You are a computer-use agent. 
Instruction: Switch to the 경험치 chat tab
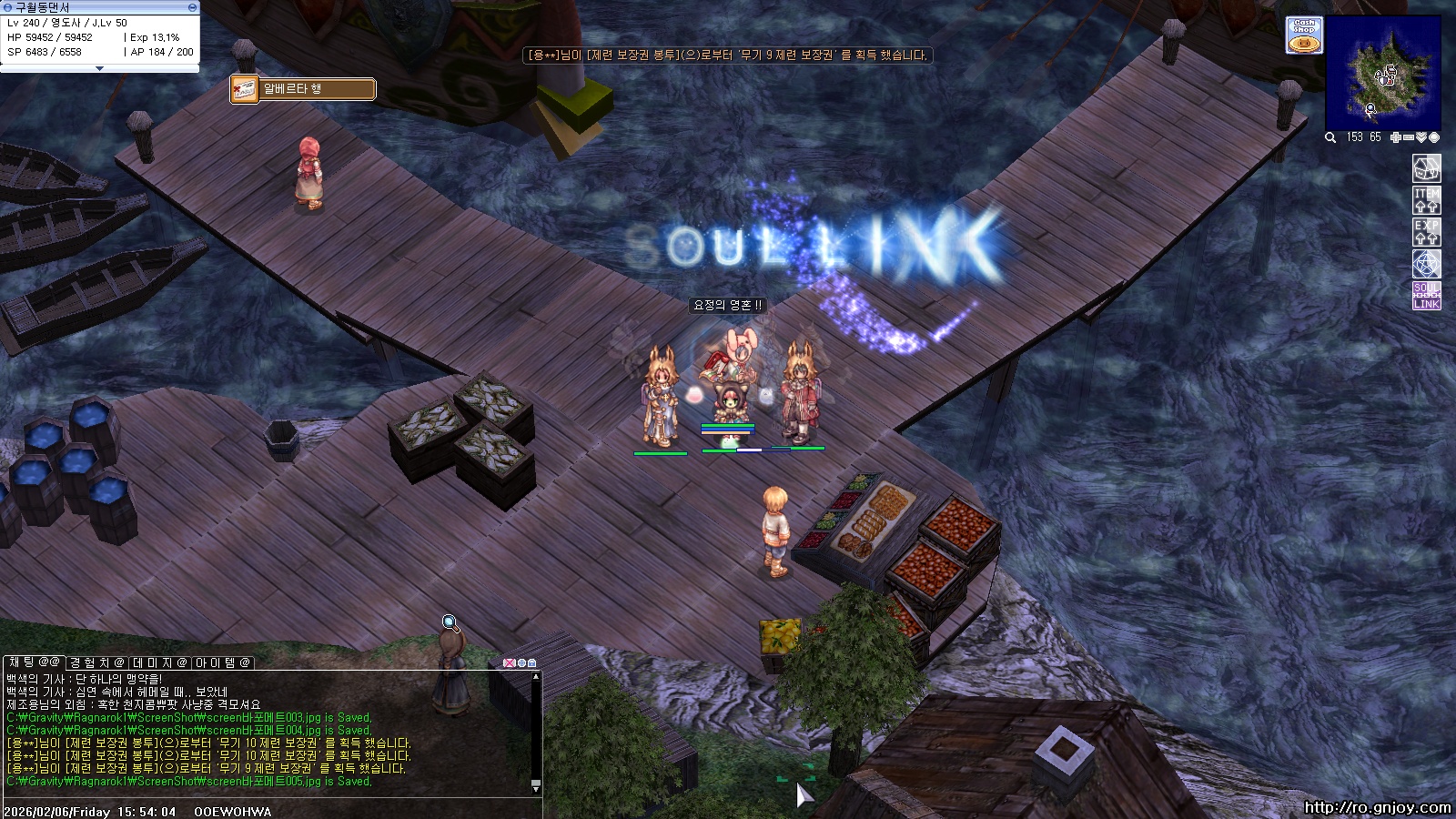click(97, 662)
